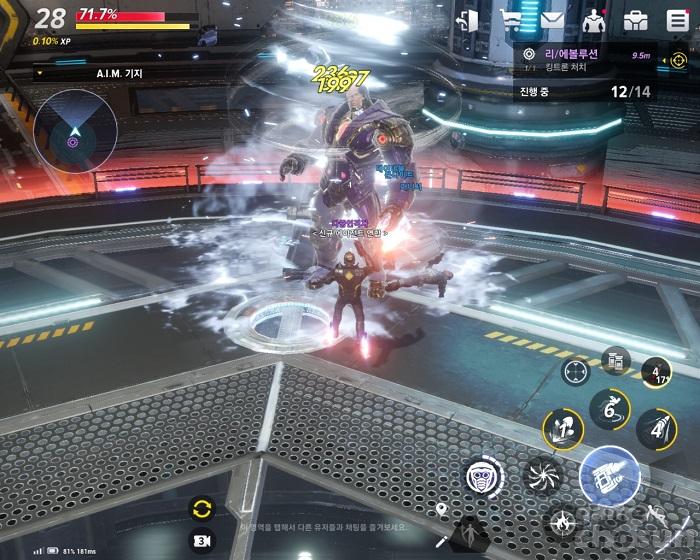Use the masked face ultimate skill

[x=484, y=477]
